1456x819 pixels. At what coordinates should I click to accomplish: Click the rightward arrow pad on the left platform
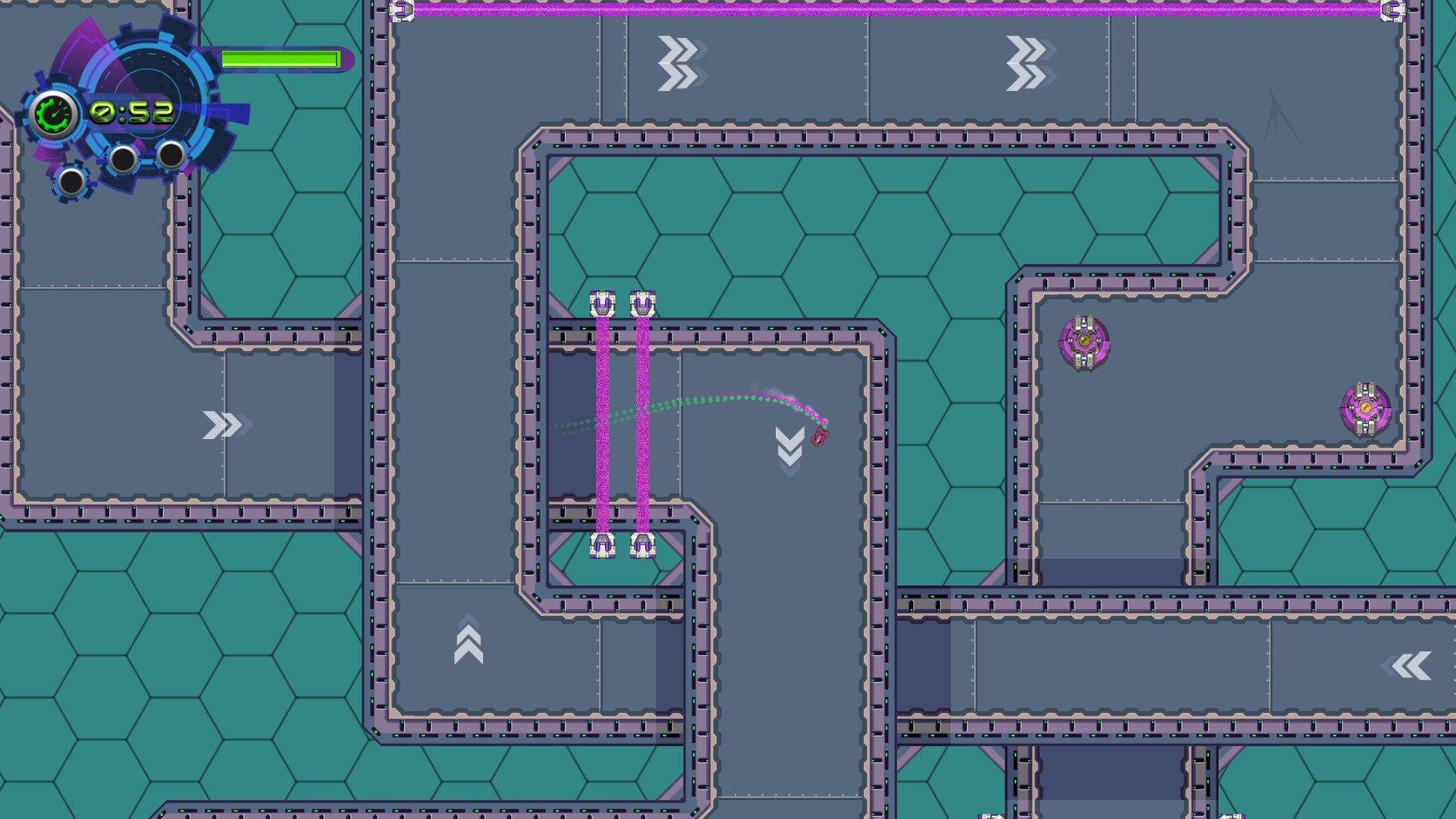pyautogui.click(x=221, y=423)
